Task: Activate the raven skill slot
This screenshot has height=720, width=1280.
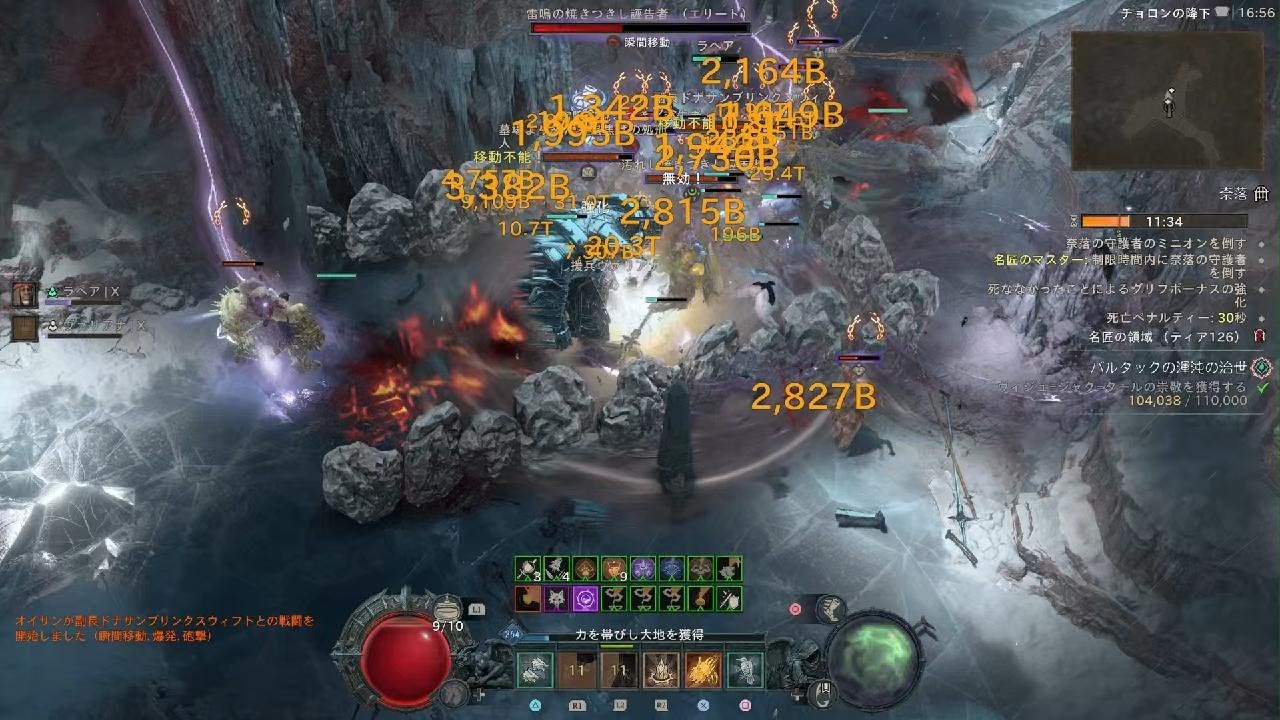Action: click(745, 669)
